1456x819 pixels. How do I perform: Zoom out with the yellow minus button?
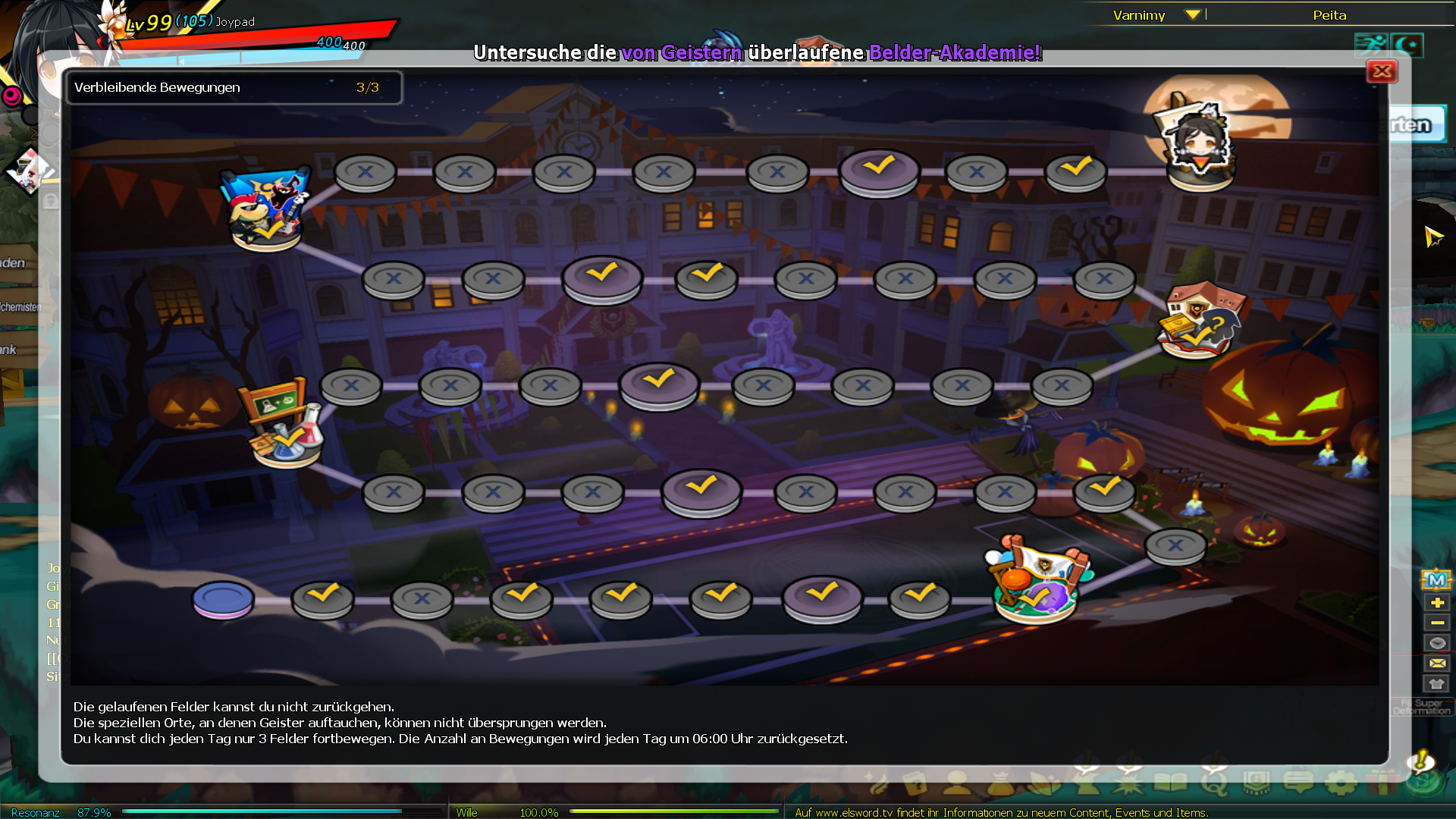point(1436,623)
